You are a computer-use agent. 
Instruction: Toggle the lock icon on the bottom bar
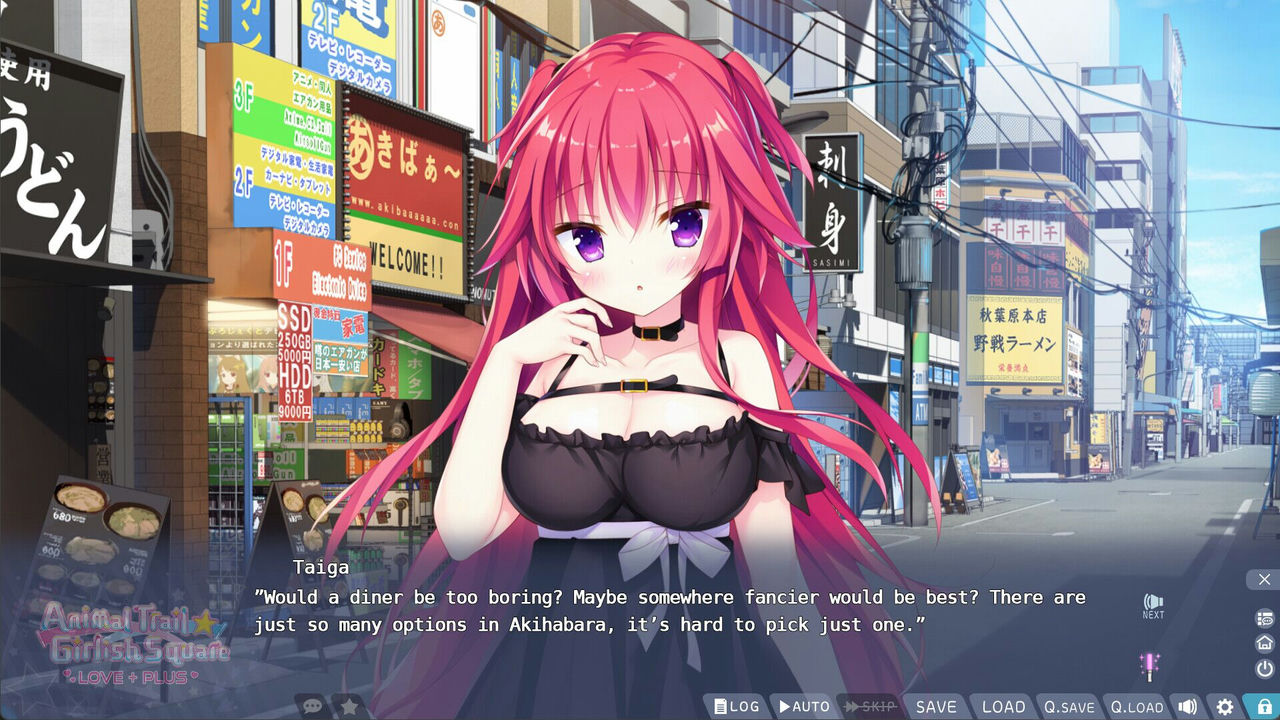[x=1263, y=706]
